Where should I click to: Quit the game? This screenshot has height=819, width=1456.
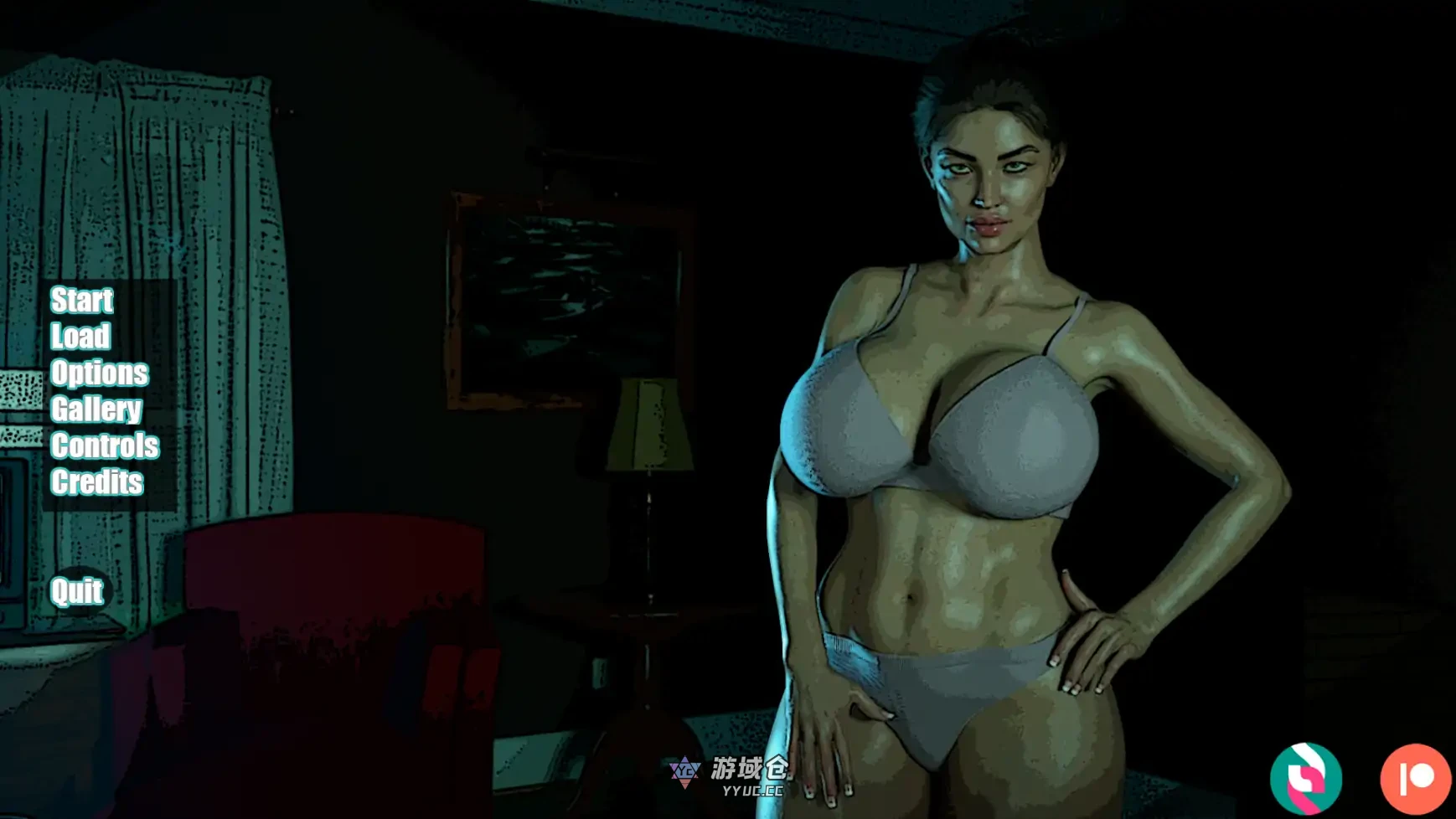pyautogui.click(x=77, y=592)
